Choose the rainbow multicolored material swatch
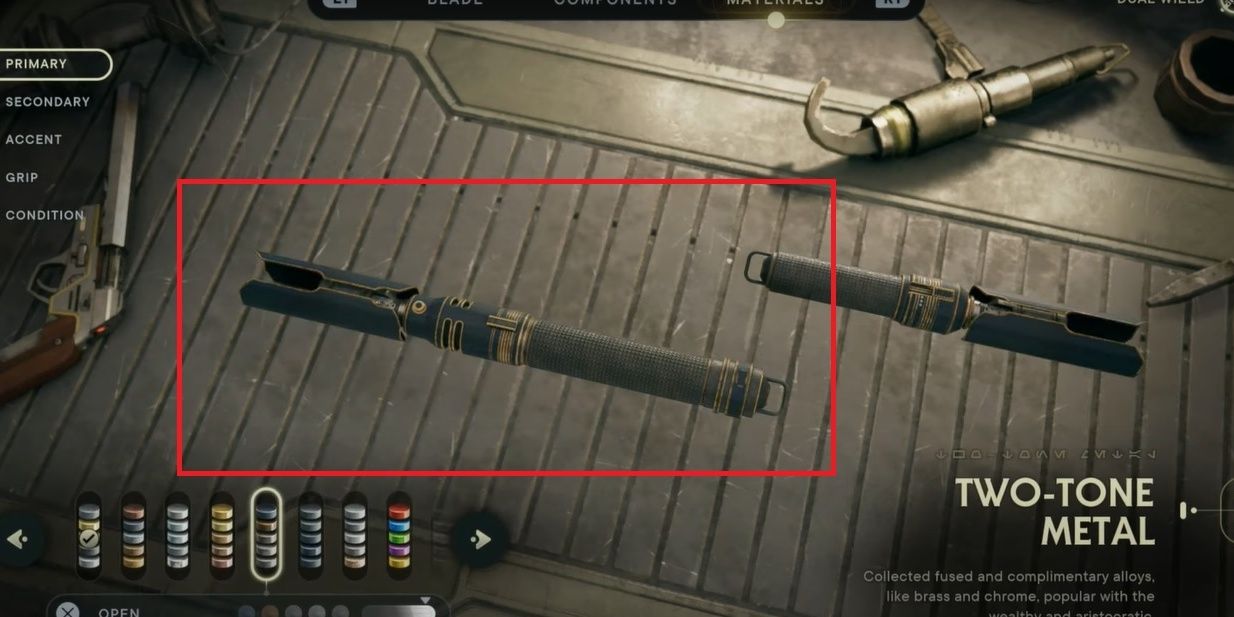 click(399, 535)
